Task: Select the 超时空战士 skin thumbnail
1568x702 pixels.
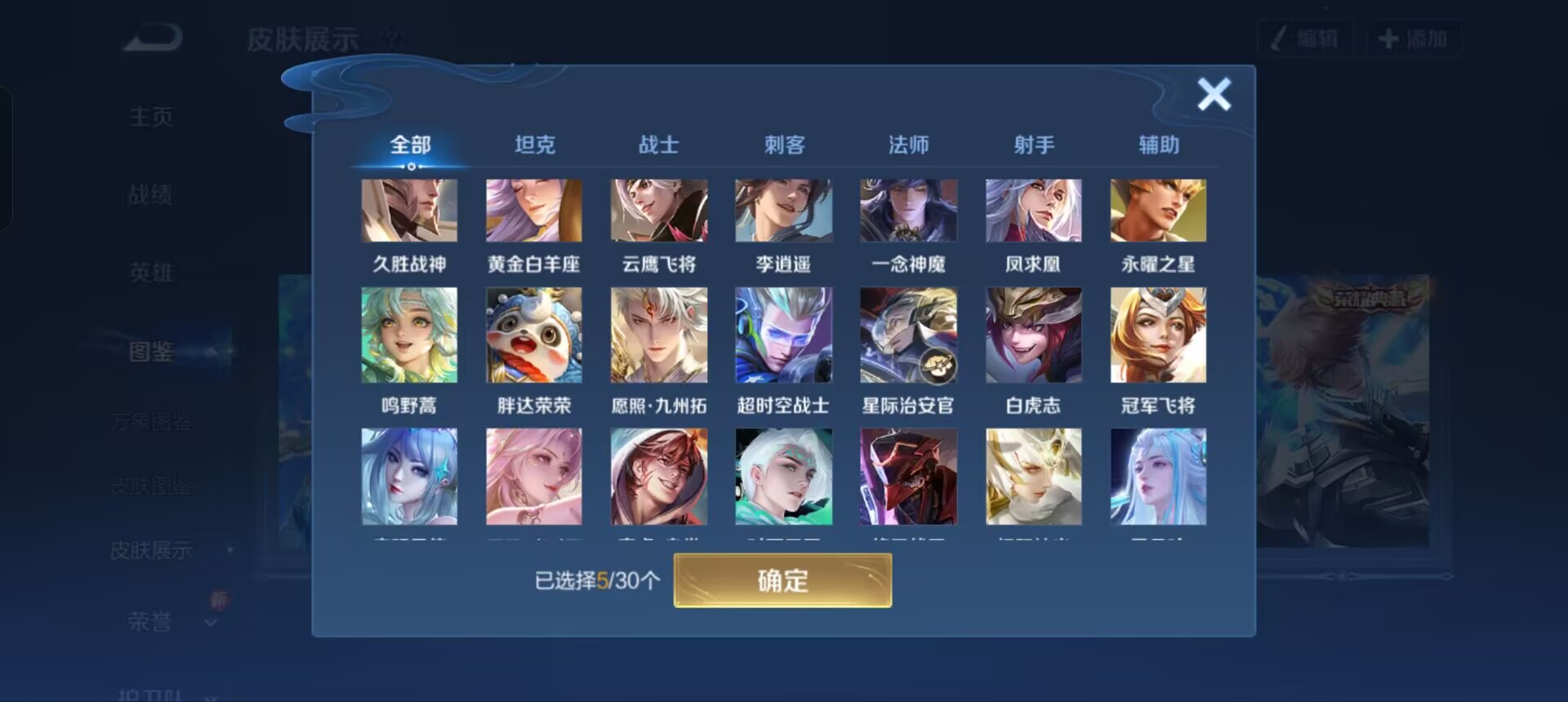Action: [x=783, y=335]
